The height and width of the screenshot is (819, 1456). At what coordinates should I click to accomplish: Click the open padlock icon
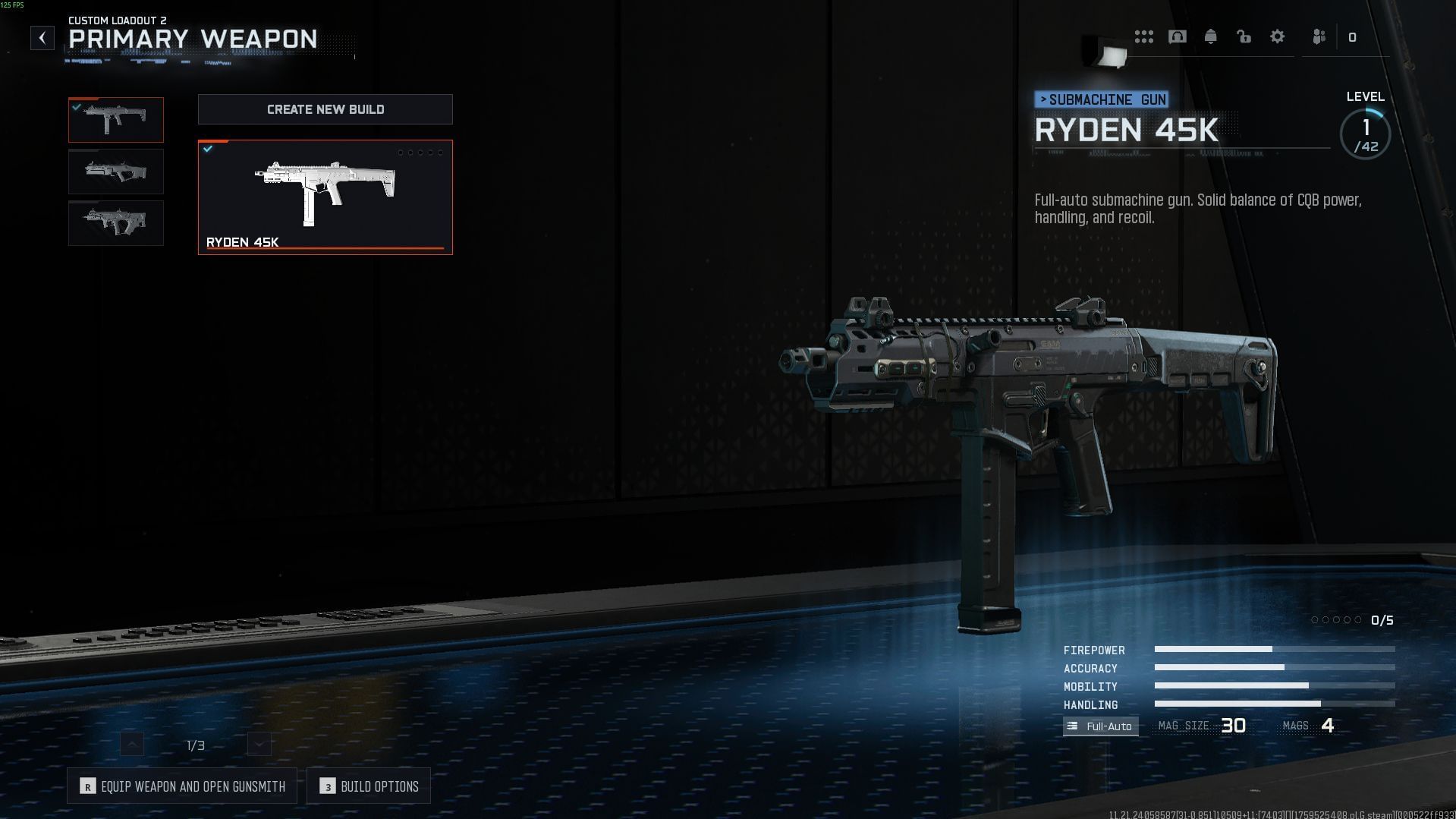point(1244,36)
